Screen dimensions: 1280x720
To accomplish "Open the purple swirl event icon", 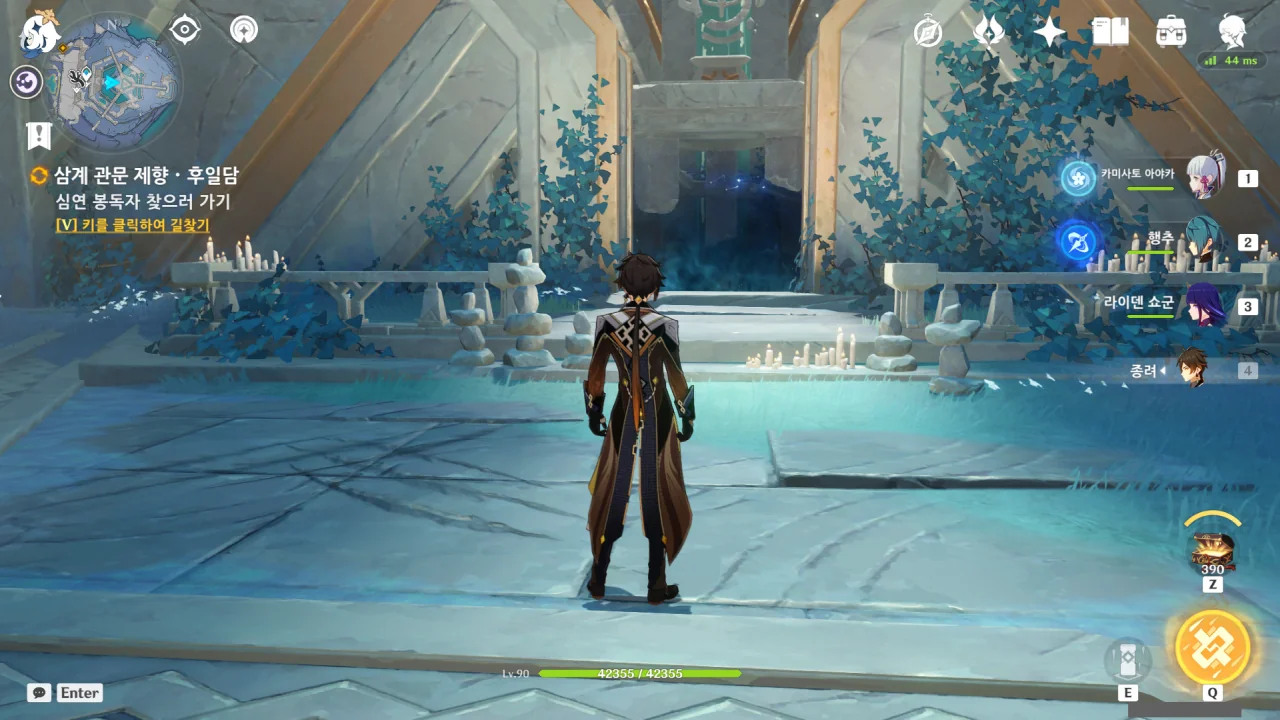I will pyautogui.click(x=26, y=82).
